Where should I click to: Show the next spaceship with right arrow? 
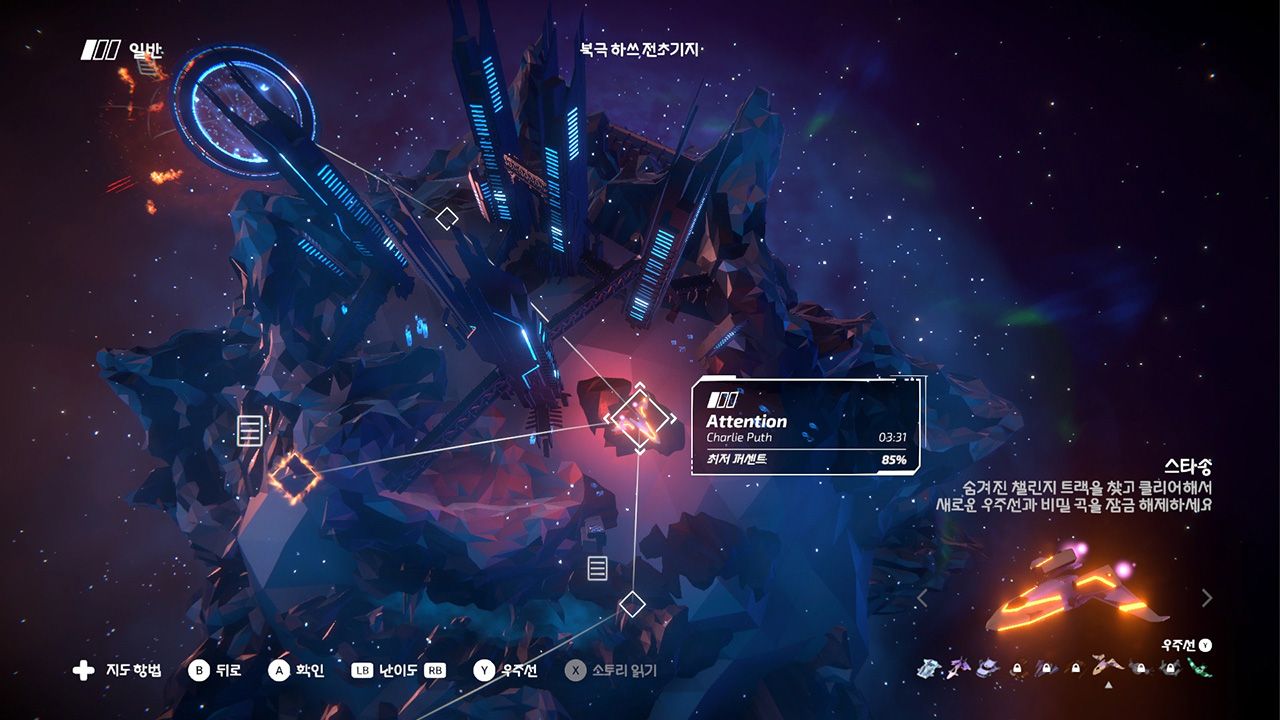tap(1206, 598)
